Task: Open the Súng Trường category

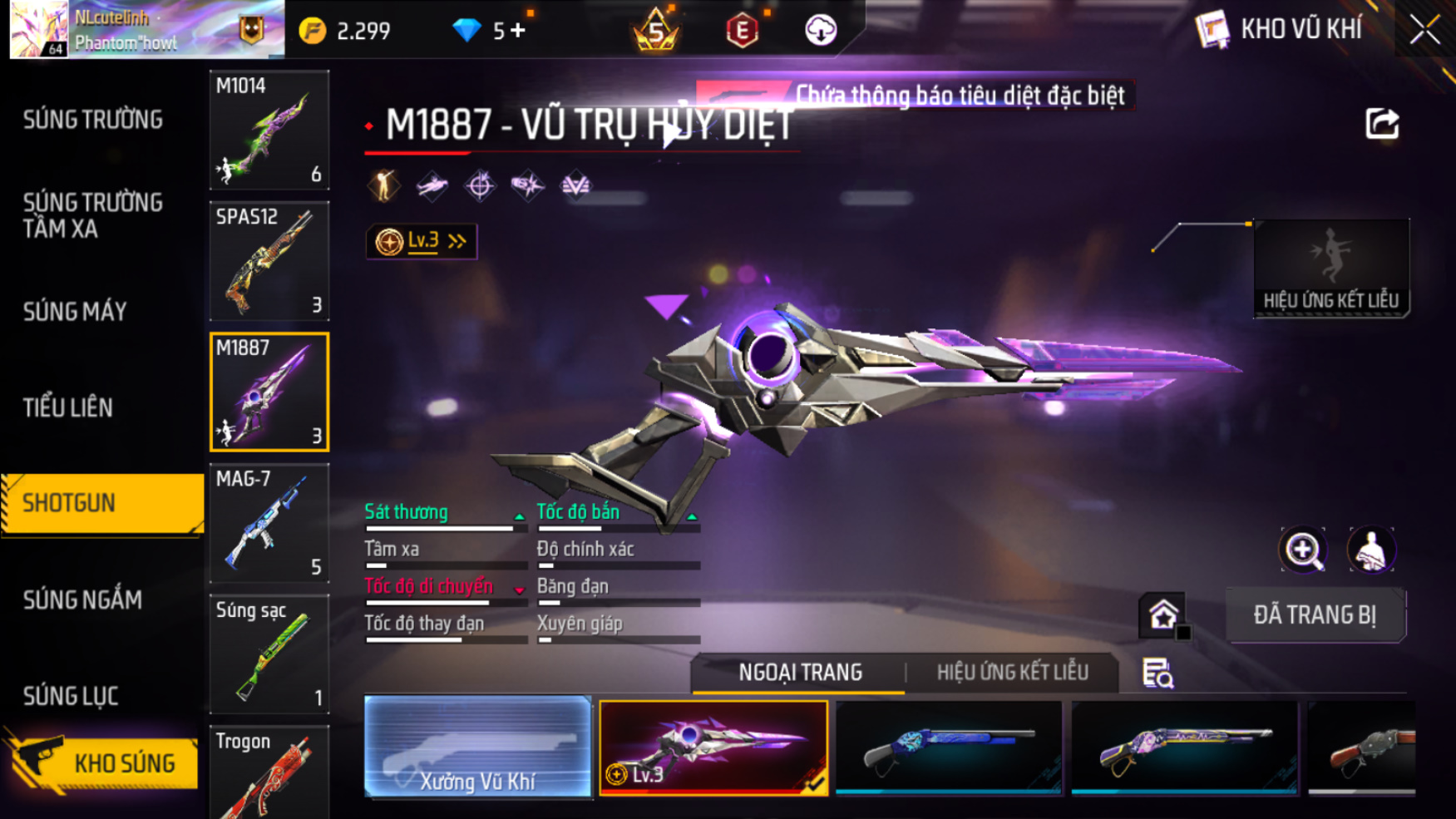Action: pyautogui.click(x=93, y=121)
